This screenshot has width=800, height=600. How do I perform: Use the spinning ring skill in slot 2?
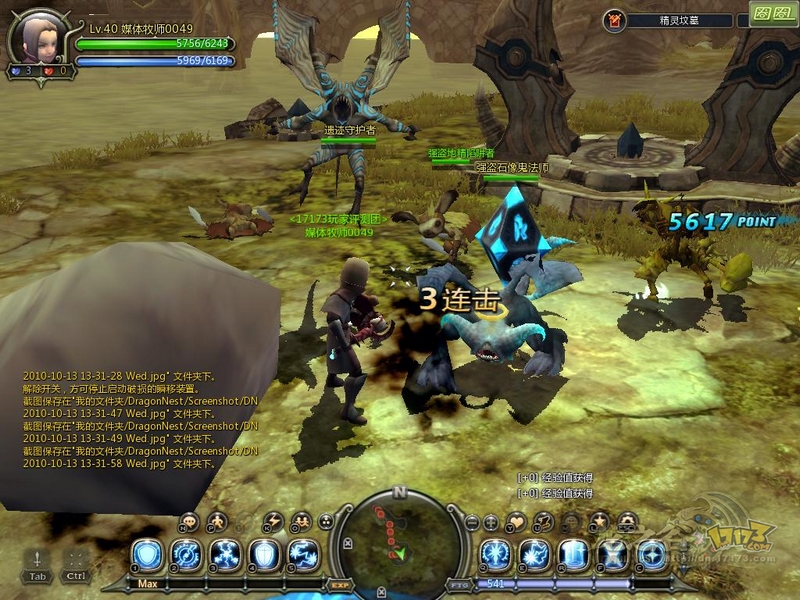pos(186,555)
